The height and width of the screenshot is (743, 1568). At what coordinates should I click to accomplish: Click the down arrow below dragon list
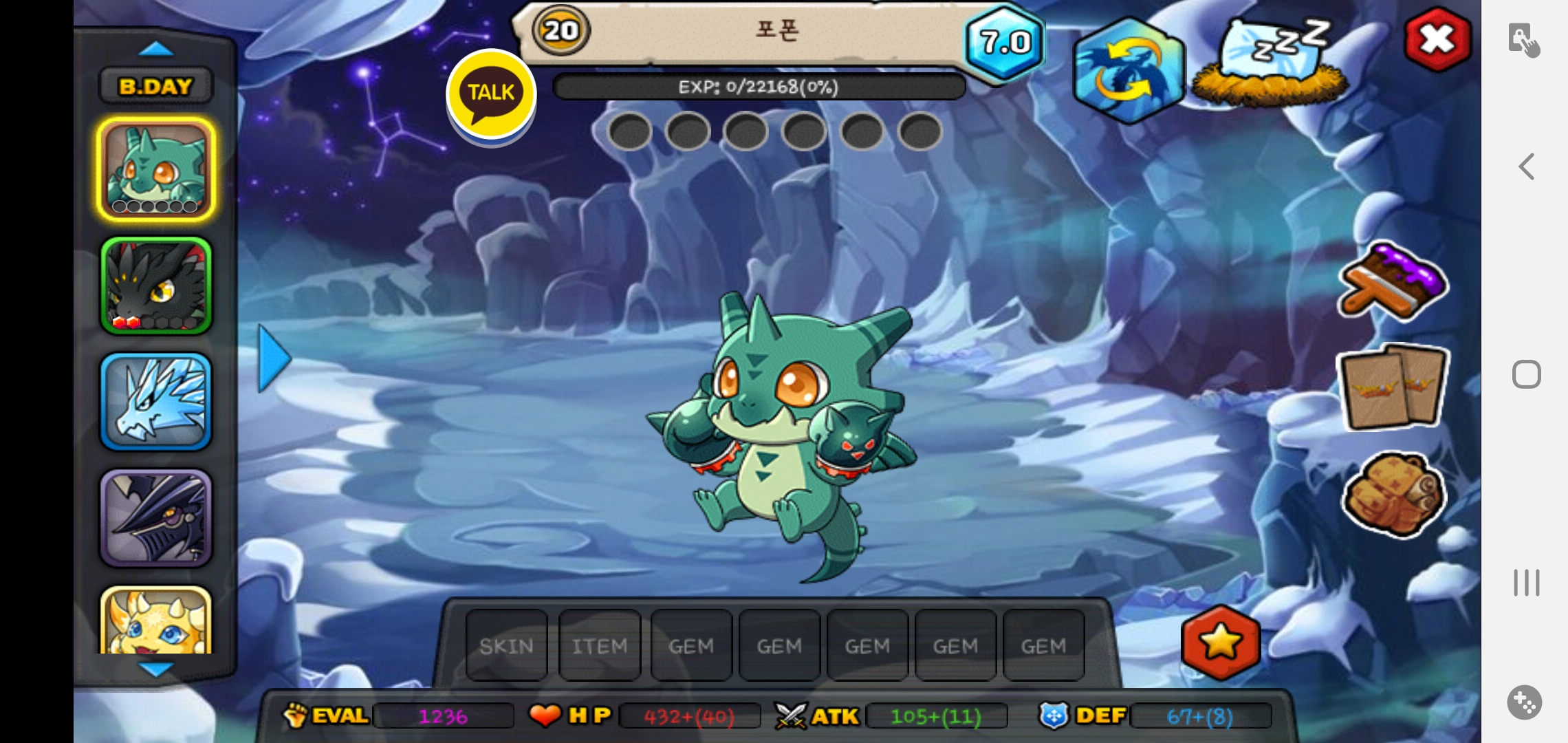[156, 669]
